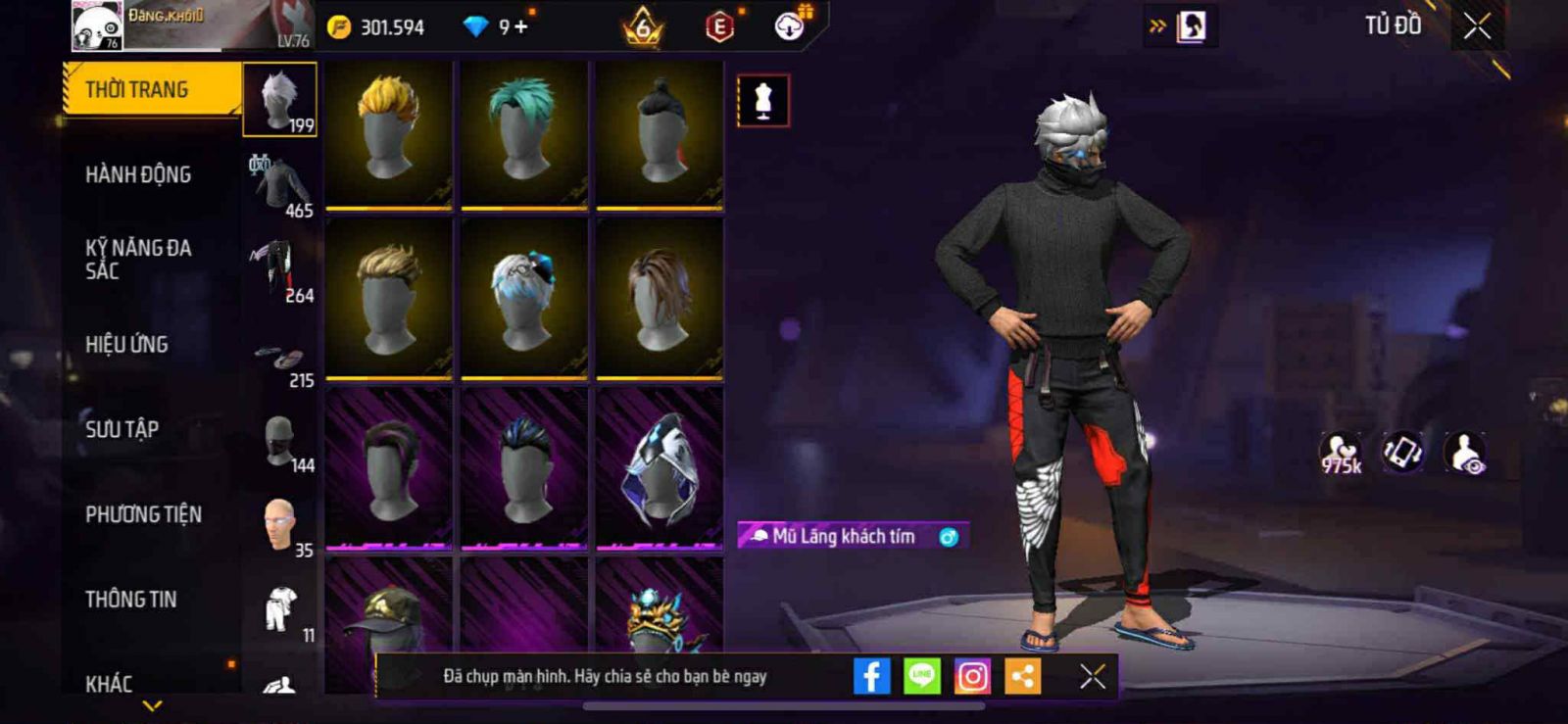Share screenshot via LINE
Viewport: 1568px width, 724px height.
click(x=921, y=676)
